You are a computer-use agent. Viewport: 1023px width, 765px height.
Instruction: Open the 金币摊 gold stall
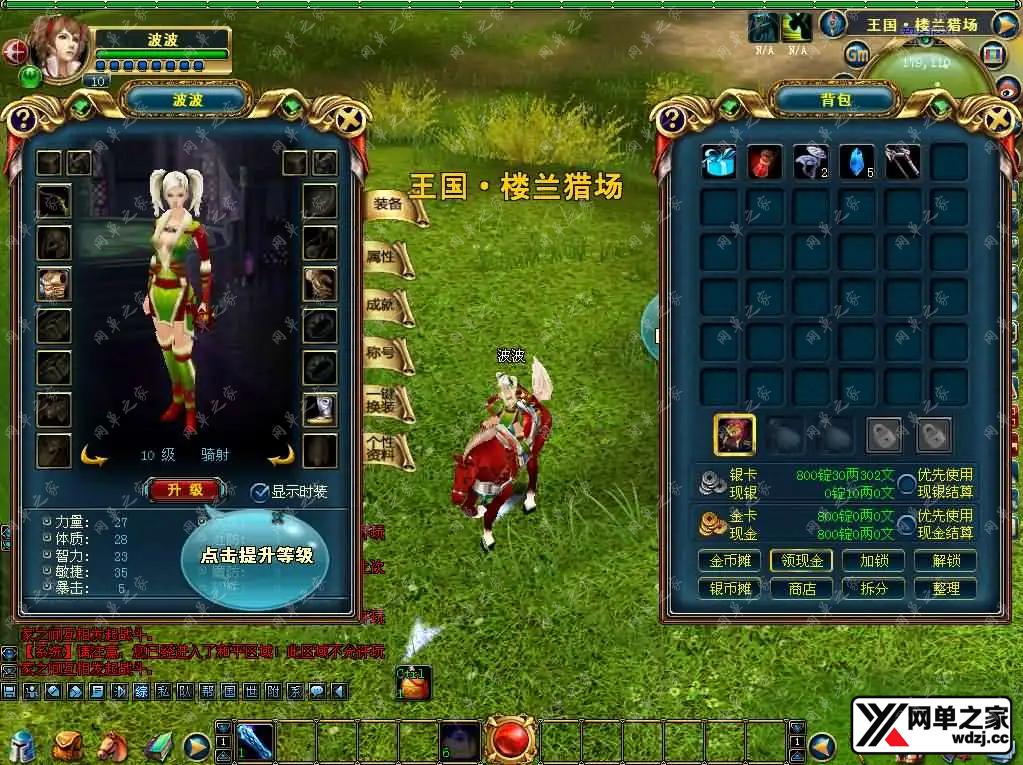tap(729, 561)
